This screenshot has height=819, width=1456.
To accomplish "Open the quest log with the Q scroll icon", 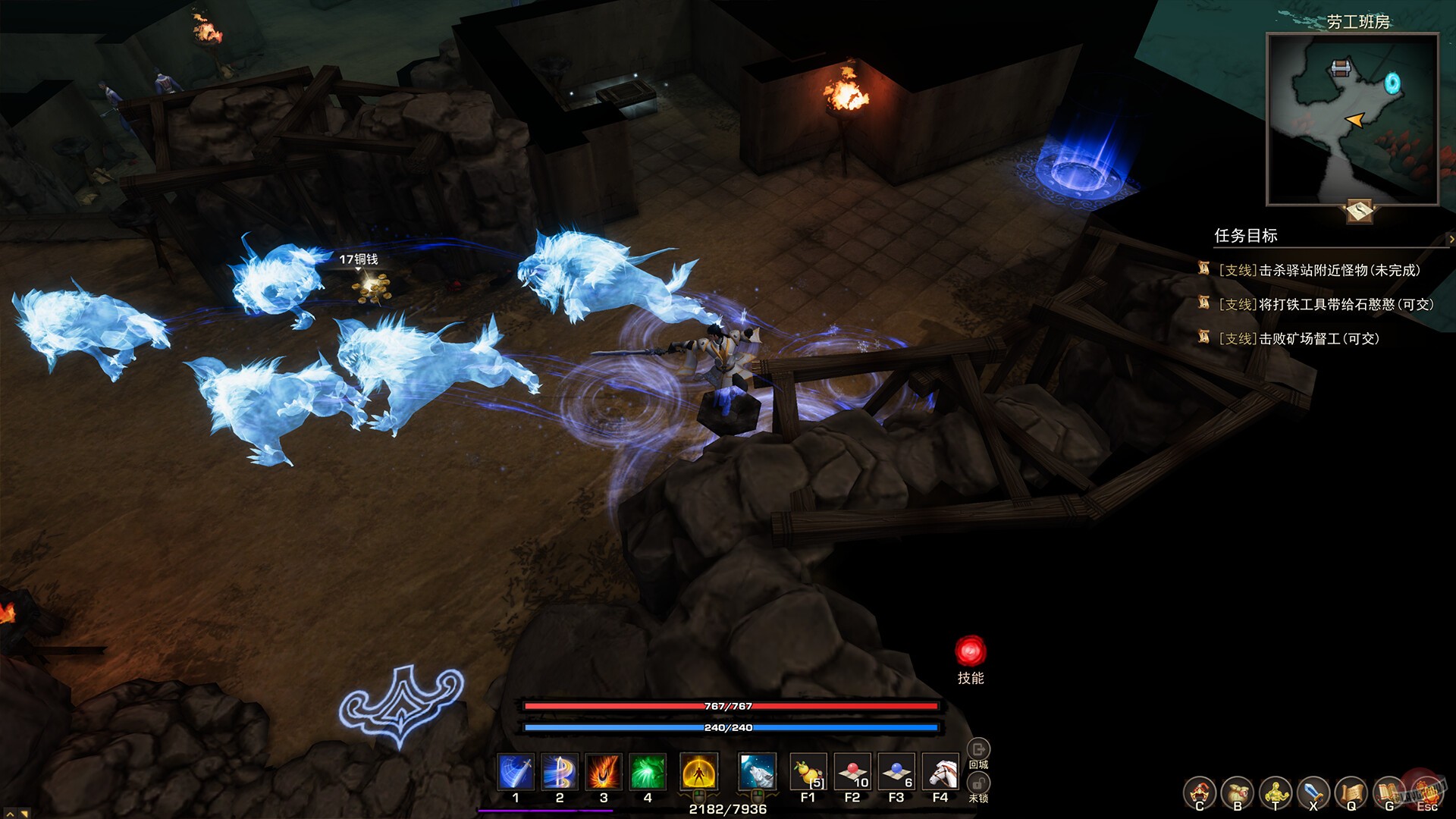I will tap(1350, 791).
